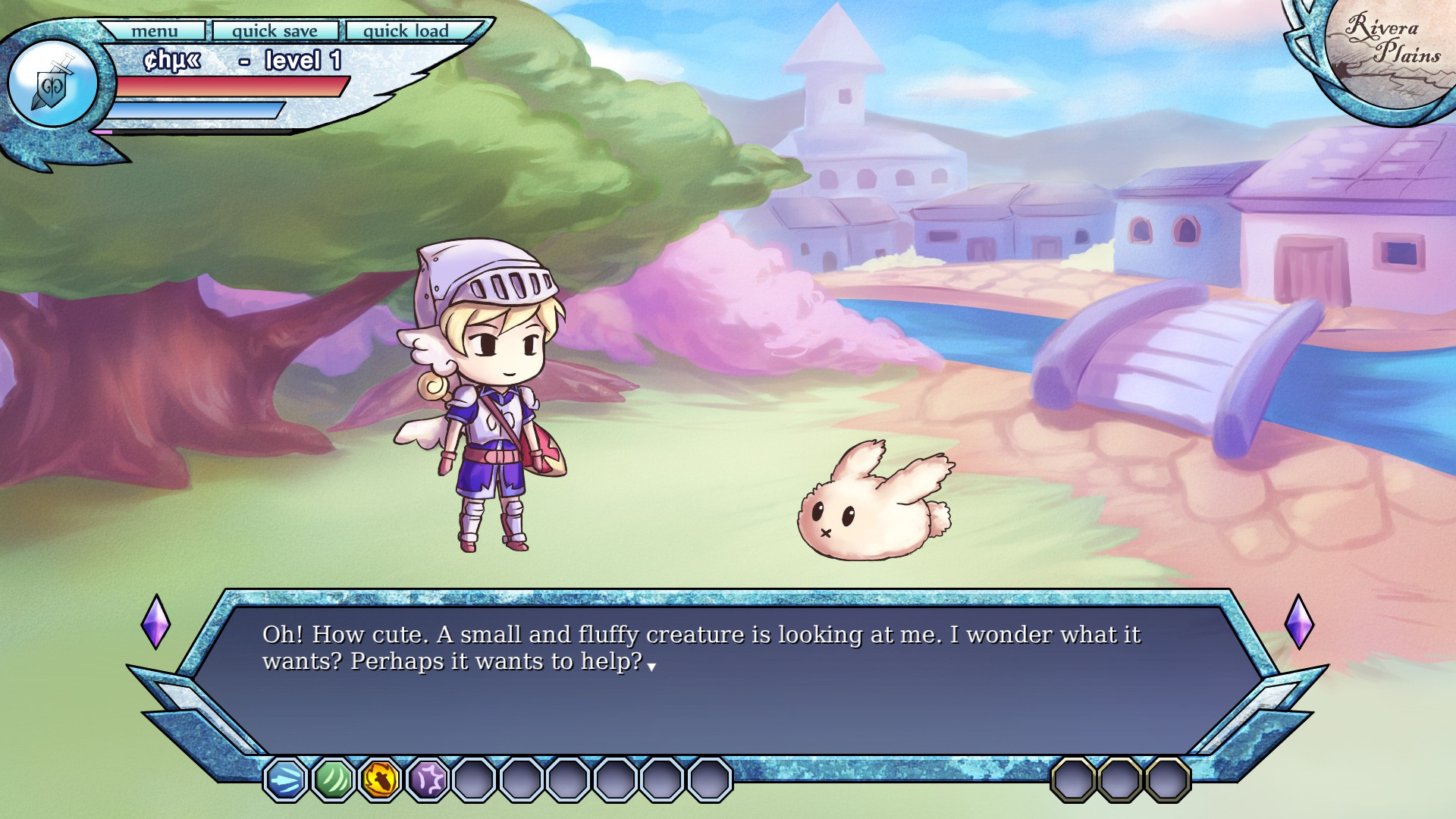Quick save the game
The height and width of the screenshot is (819, 1456).
click(275, 31)
